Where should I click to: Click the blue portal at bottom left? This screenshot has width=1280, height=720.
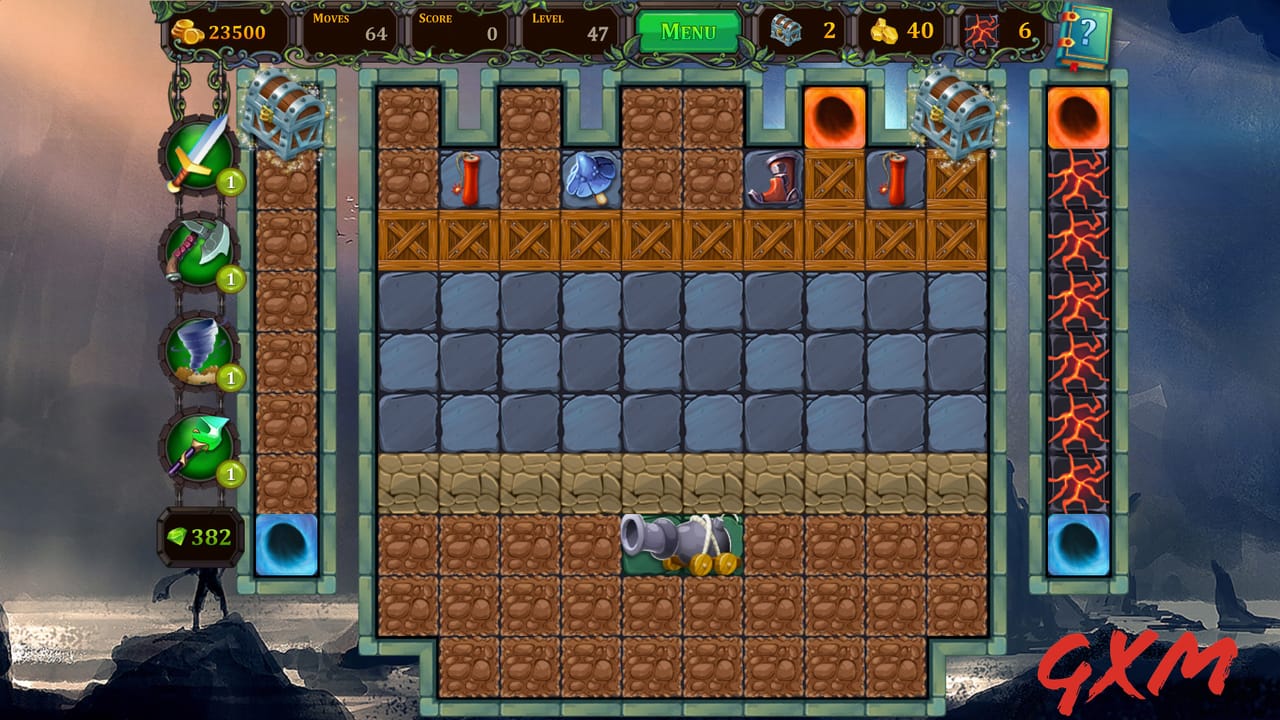(284, 545)
